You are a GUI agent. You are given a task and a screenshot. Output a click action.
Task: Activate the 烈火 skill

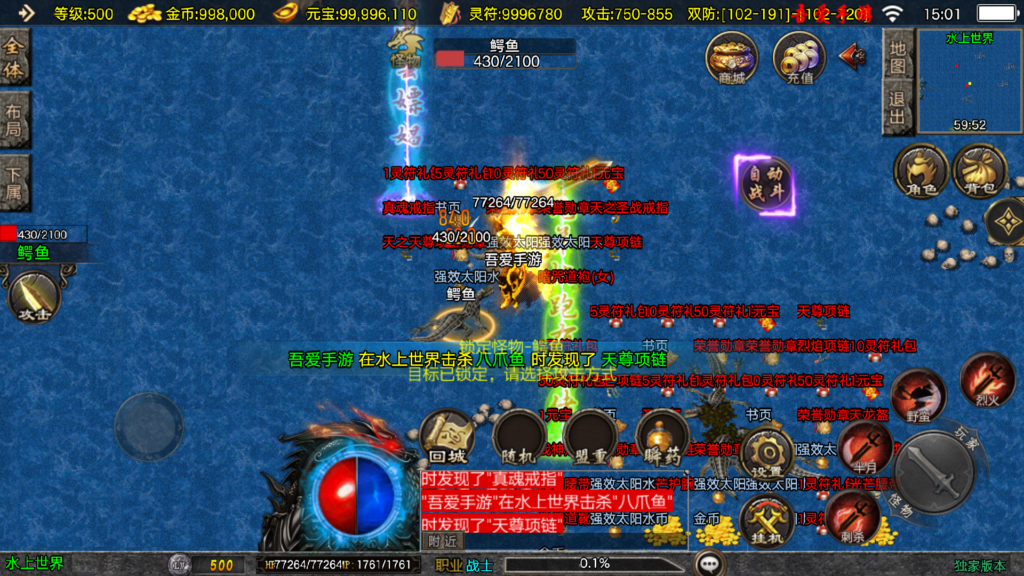click(986, 380)
